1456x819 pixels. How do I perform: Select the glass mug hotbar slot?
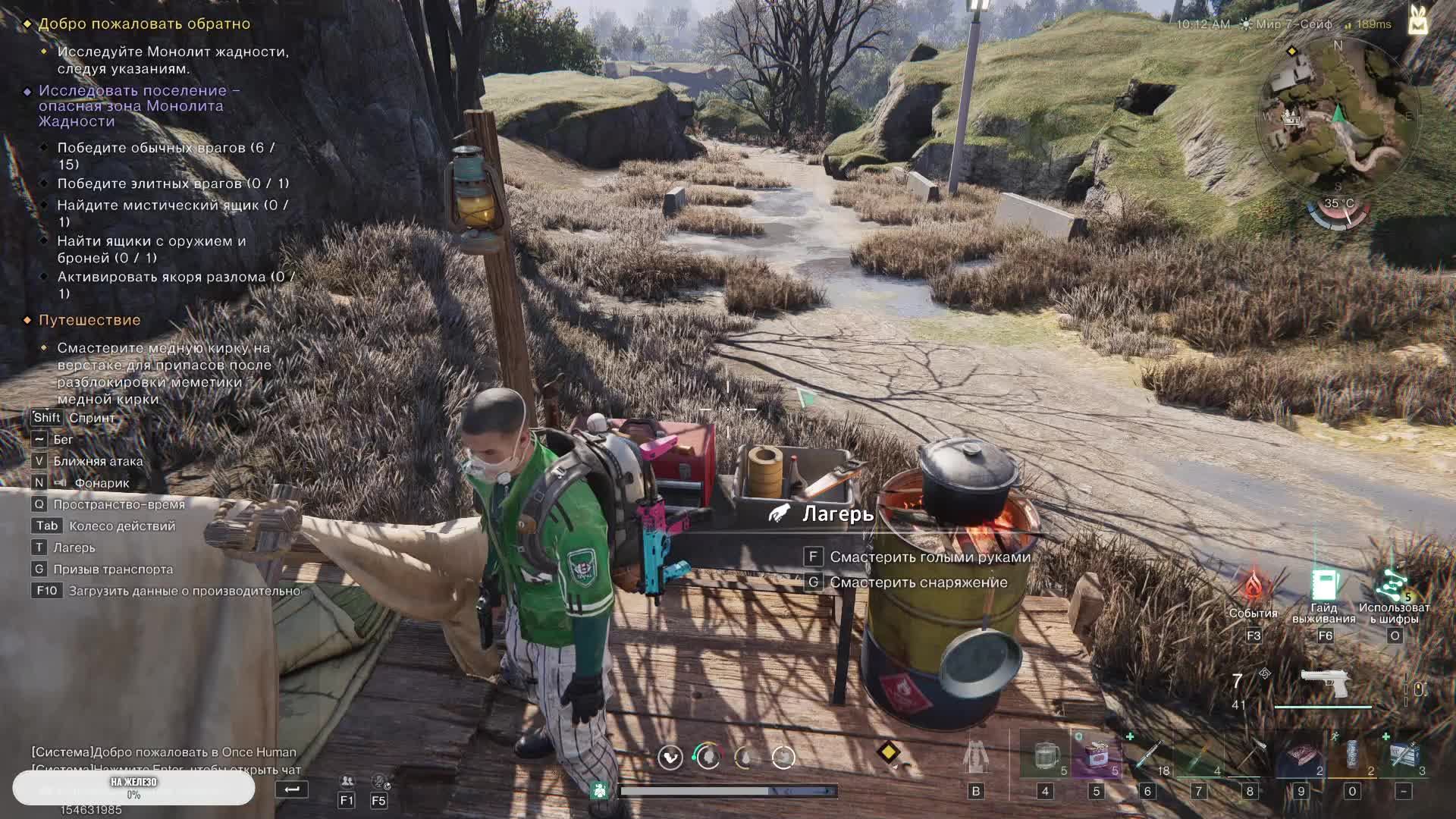(1045, 755)
